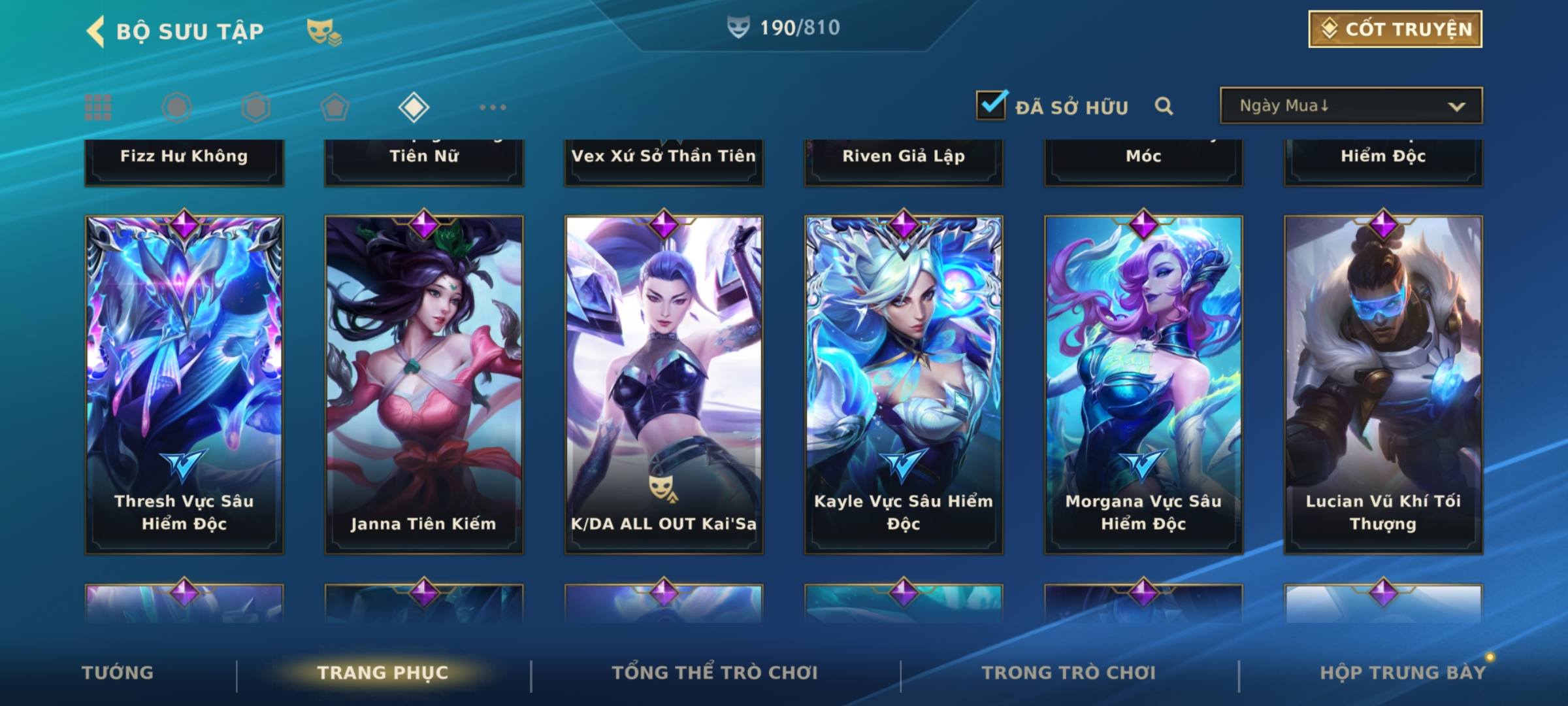1568x706 pixels.
Task: Open the K/DA ALL OUT Kai'Sa skin
Action: tap(664, 384)
